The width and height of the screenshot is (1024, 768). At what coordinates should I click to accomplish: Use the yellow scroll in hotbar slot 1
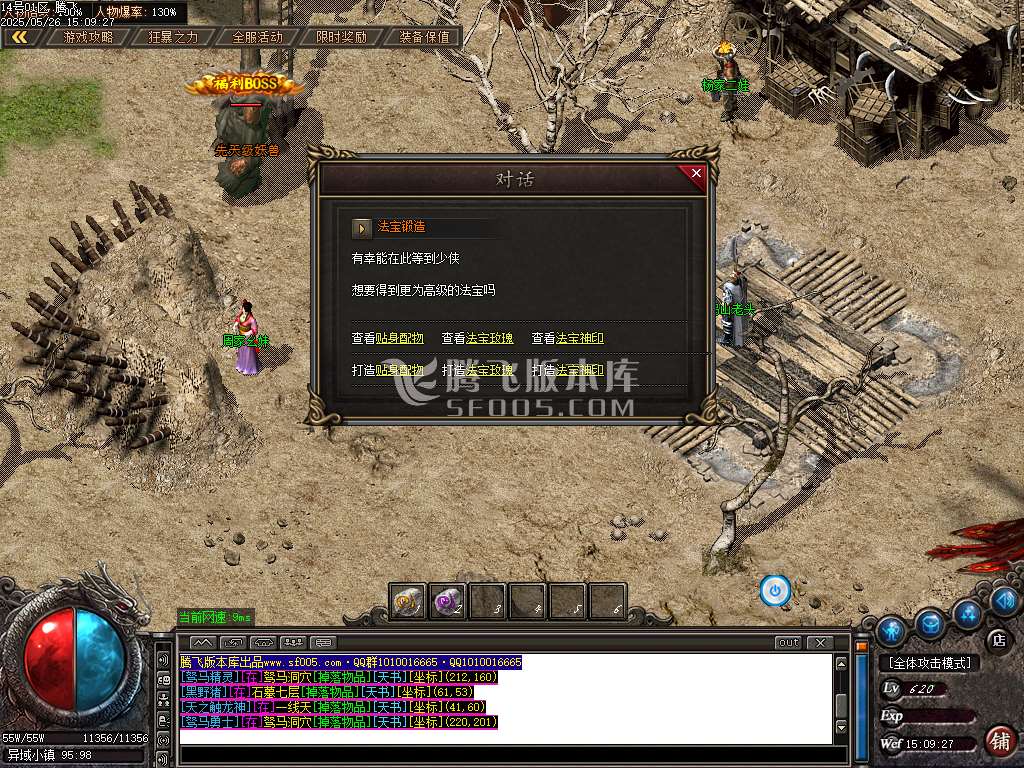(408, 602)
